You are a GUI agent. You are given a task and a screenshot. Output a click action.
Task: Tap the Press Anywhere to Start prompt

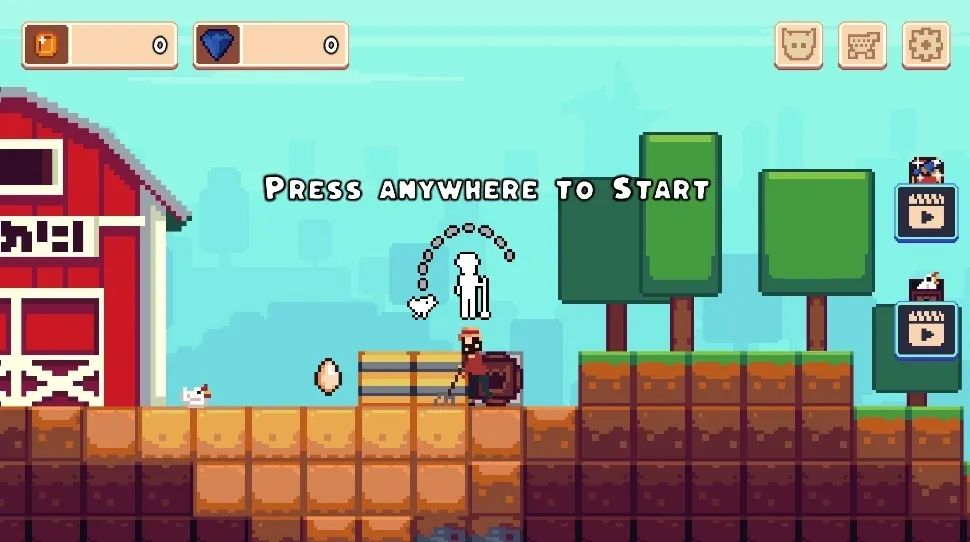click(486, 189)
